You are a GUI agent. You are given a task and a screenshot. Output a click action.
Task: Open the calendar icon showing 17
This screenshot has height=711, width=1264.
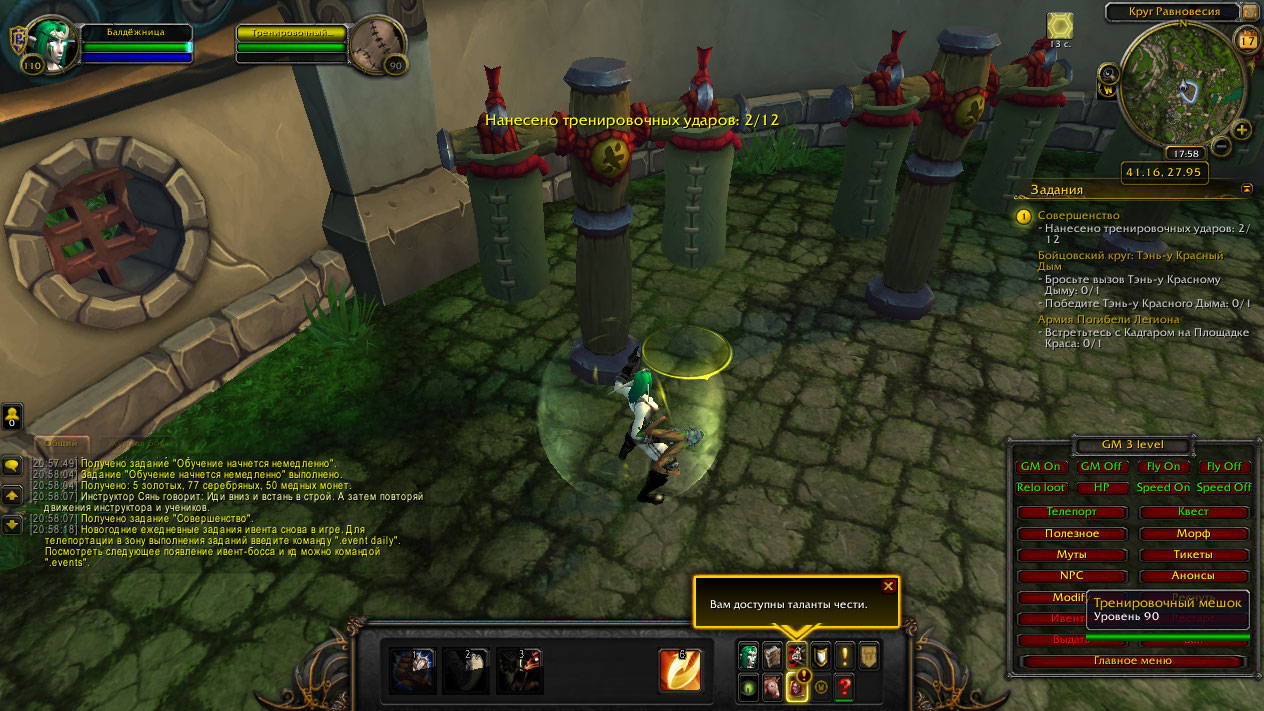pyautogui.click(x=1247, y=40)
